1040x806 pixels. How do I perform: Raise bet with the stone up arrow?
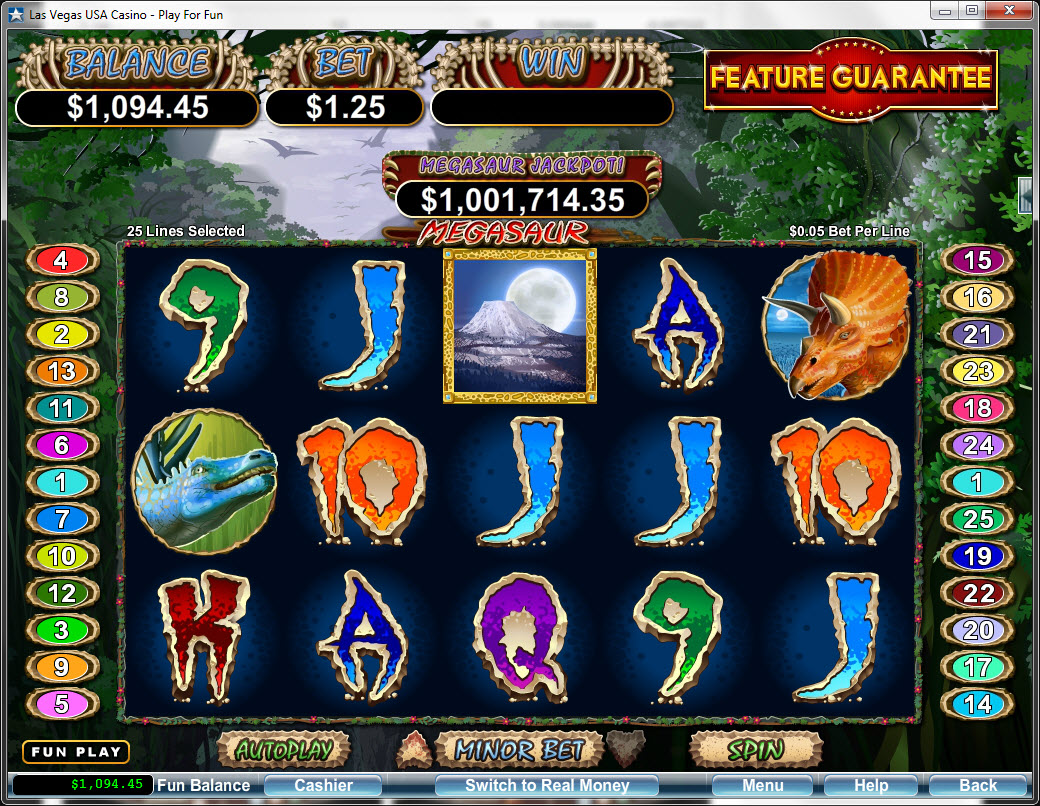tap(410, 748)
